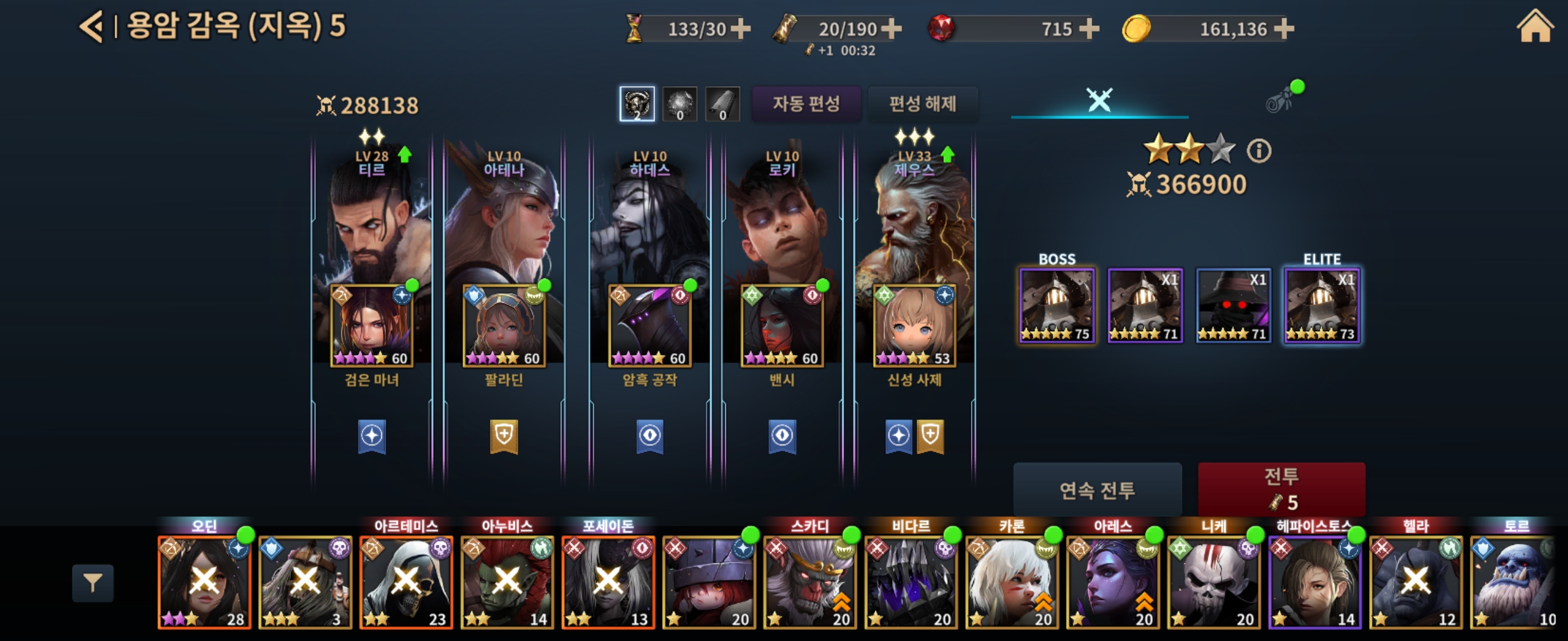Pick the 스카디 card from the roster
1568x641 pixels.
tap(810, 582)
